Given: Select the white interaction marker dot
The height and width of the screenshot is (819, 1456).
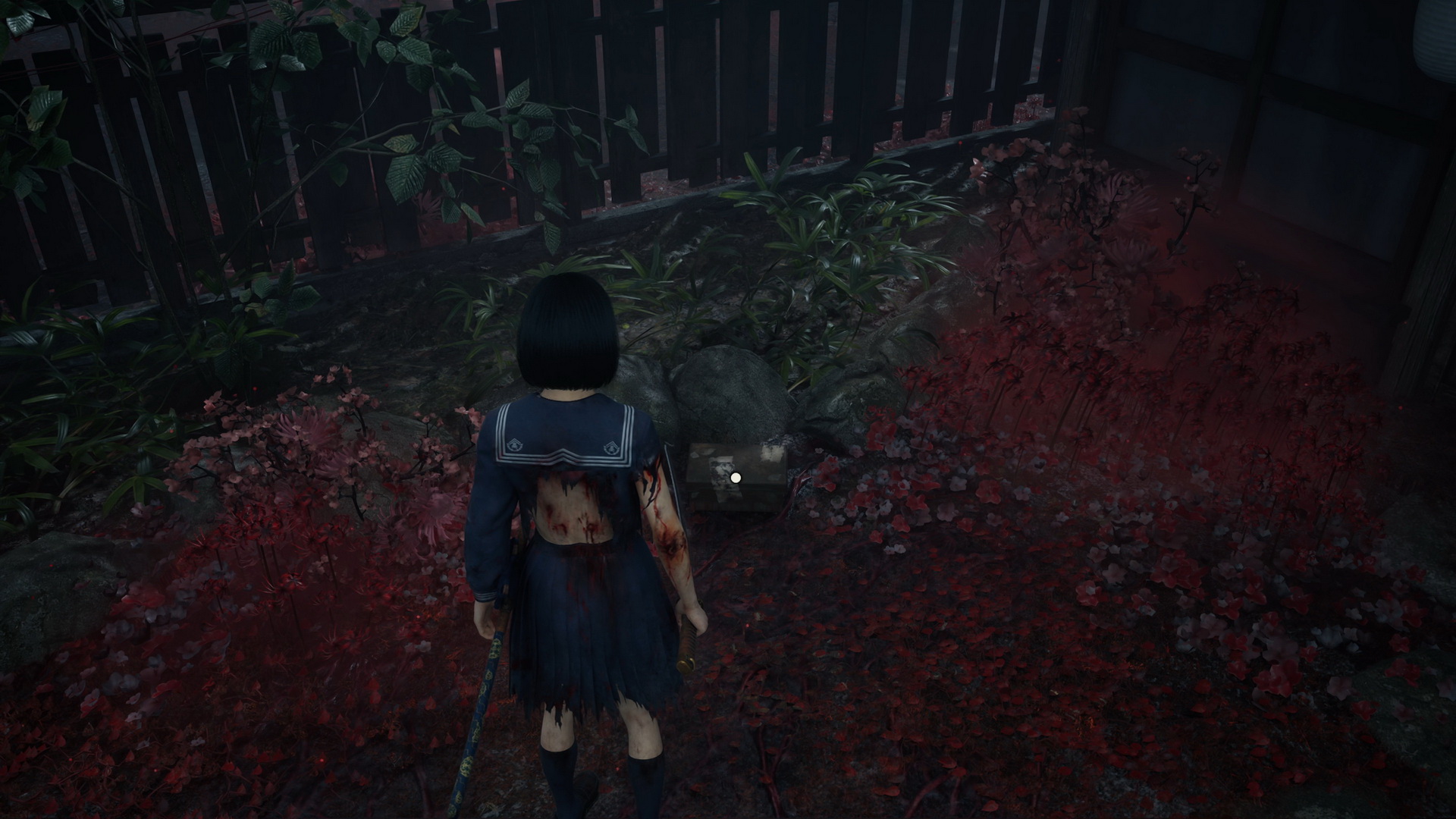Looking at the screenshot, I should click(735, 478).
